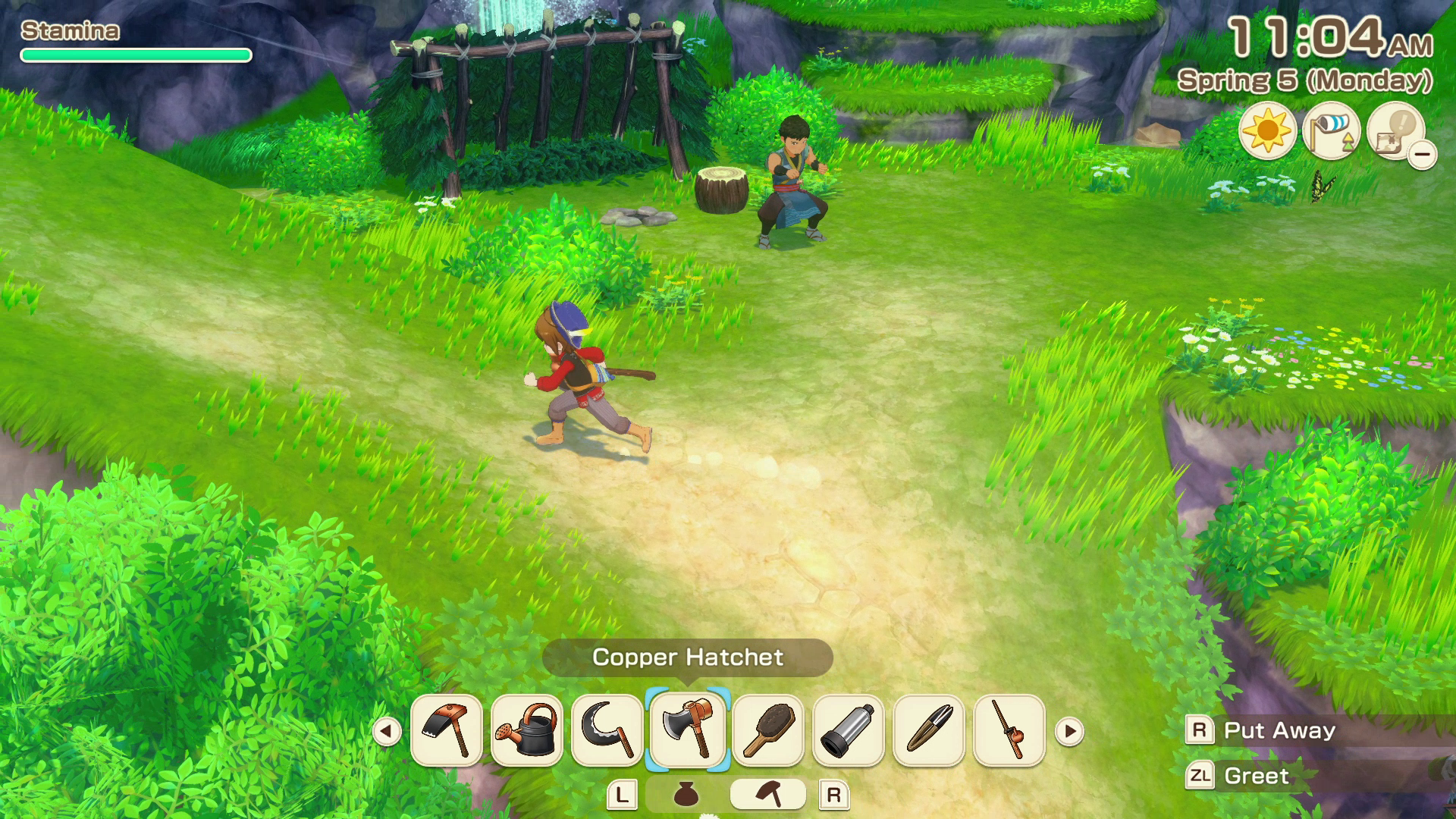Switch to the tools tab

(x=767, y=794)
